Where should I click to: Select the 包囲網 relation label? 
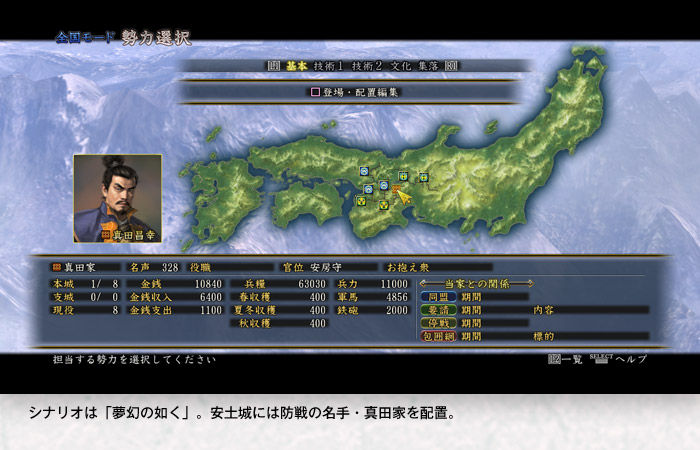pos(438,337)
